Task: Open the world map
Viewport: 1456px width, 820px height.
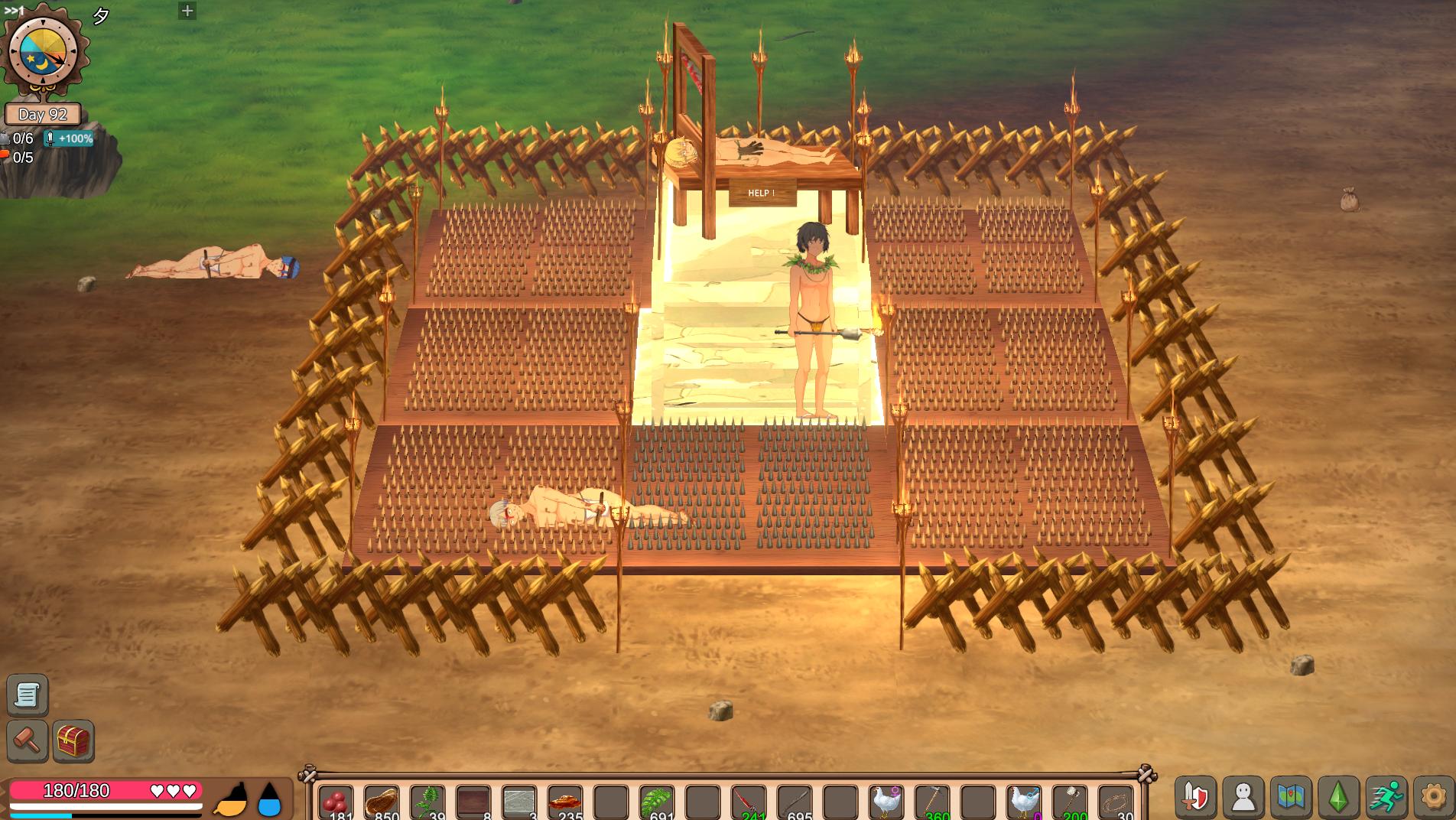Action: click(x=1291, y=797)
